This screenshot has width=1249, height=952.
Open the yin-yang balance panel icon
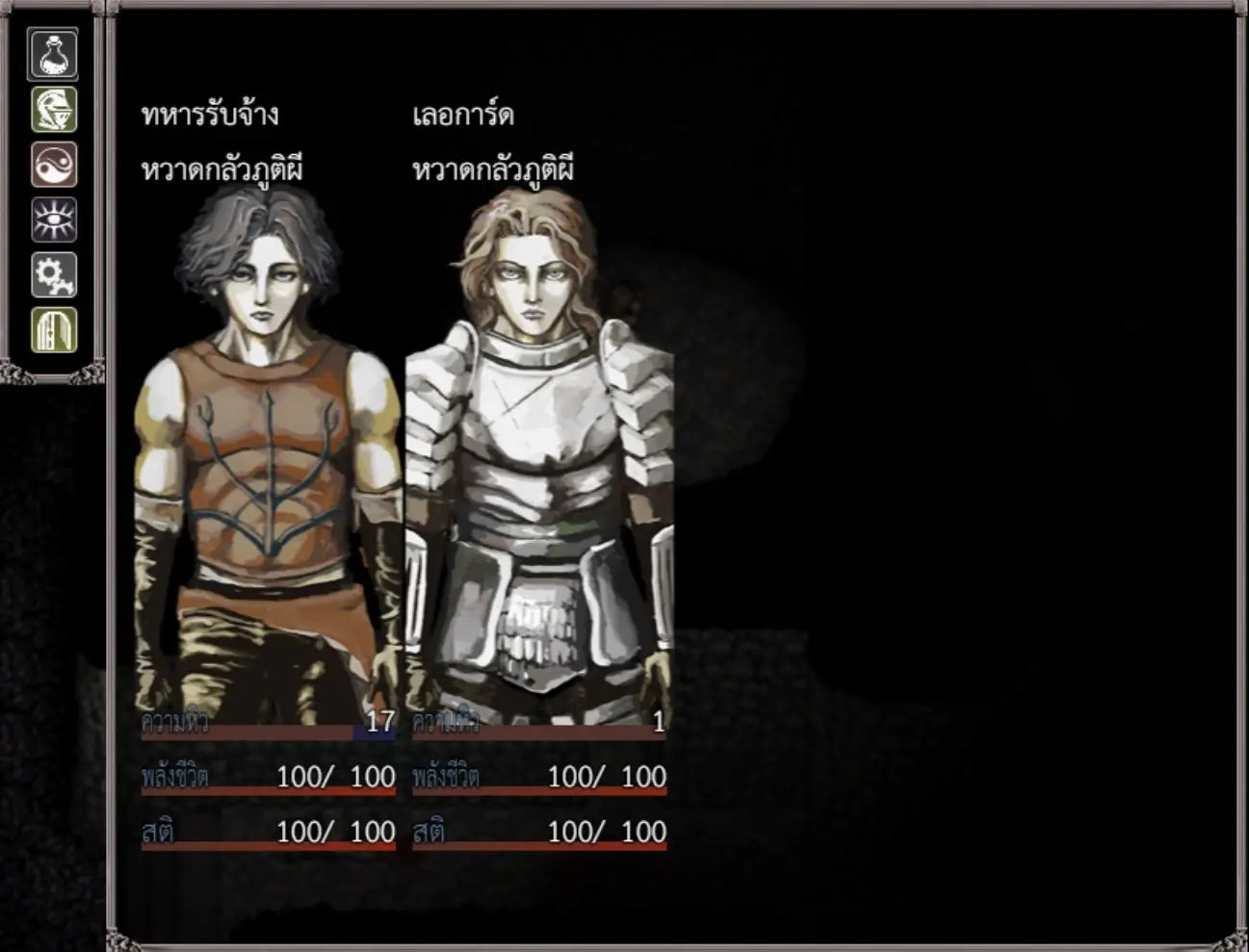[x=52, y=164]
